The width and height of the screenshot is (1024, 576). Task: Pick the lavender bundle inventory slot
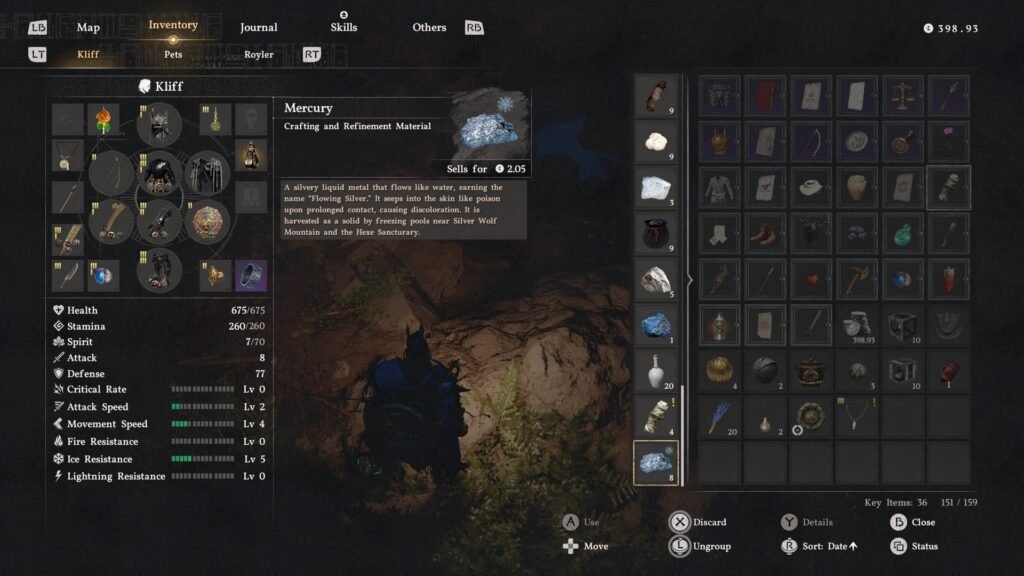719,416
